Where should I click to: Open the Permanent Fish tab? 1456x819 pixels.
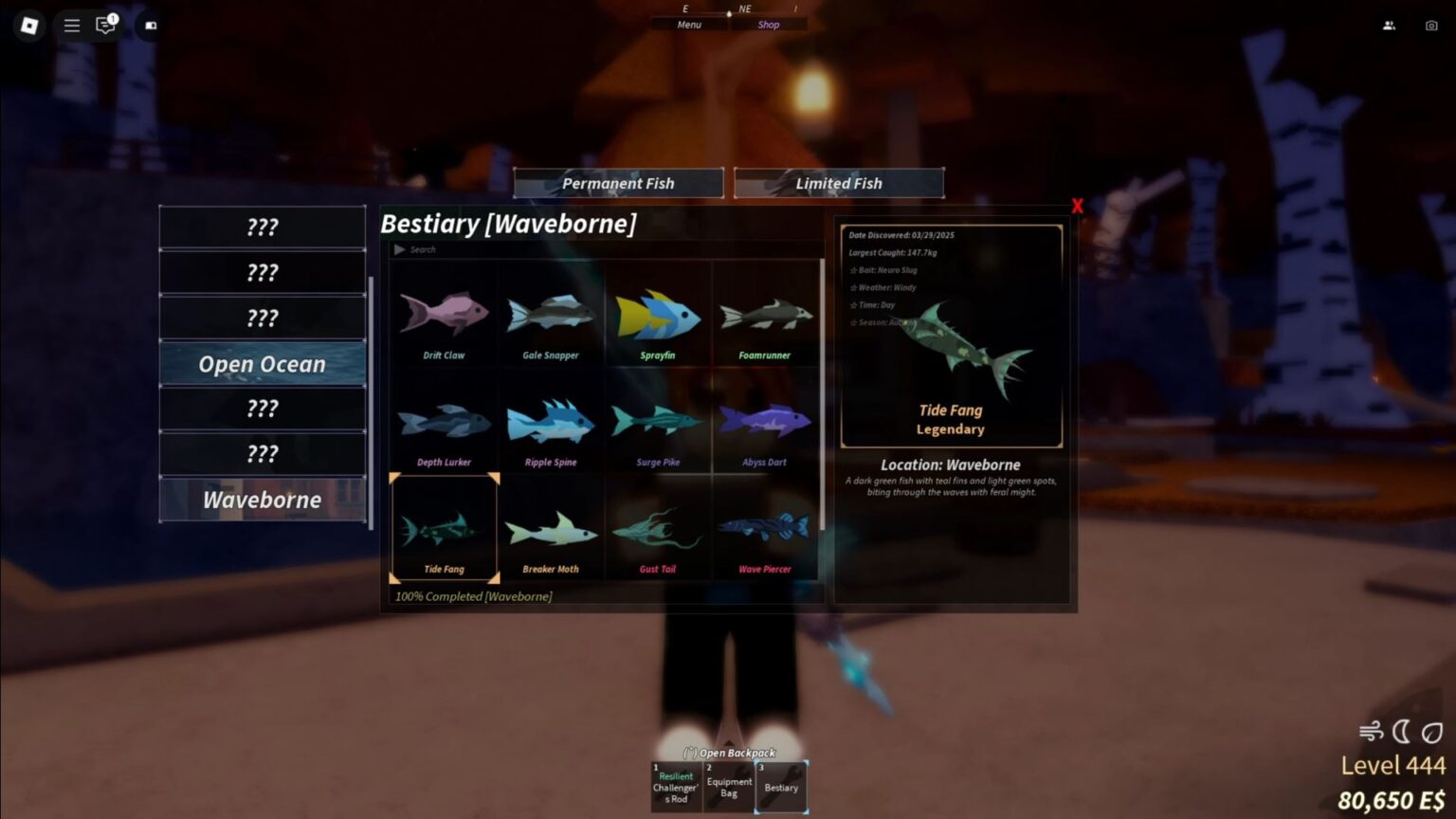pos(617,182)
